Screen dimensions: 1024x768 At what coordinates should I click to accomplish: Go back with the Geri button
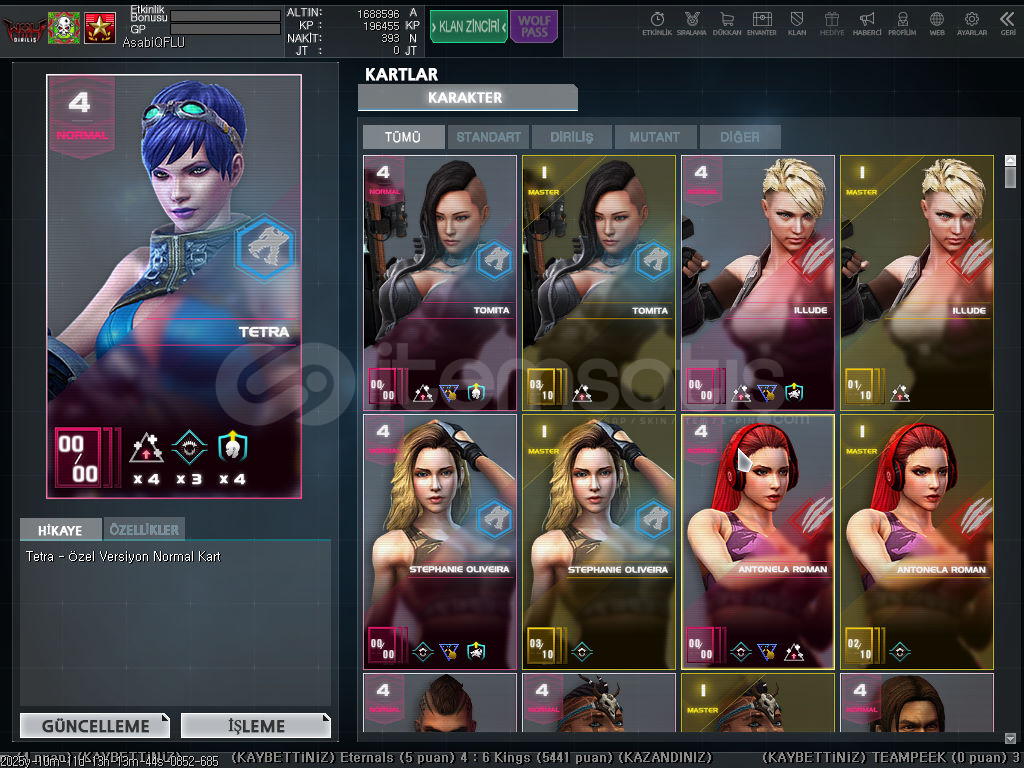click(x=1007, y=23)
